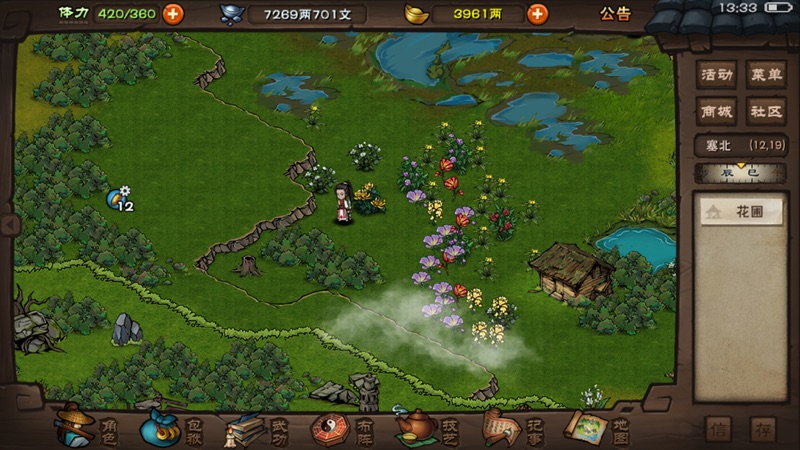Open the 公告 announcements
800x450 pixels.
point(615,14)
